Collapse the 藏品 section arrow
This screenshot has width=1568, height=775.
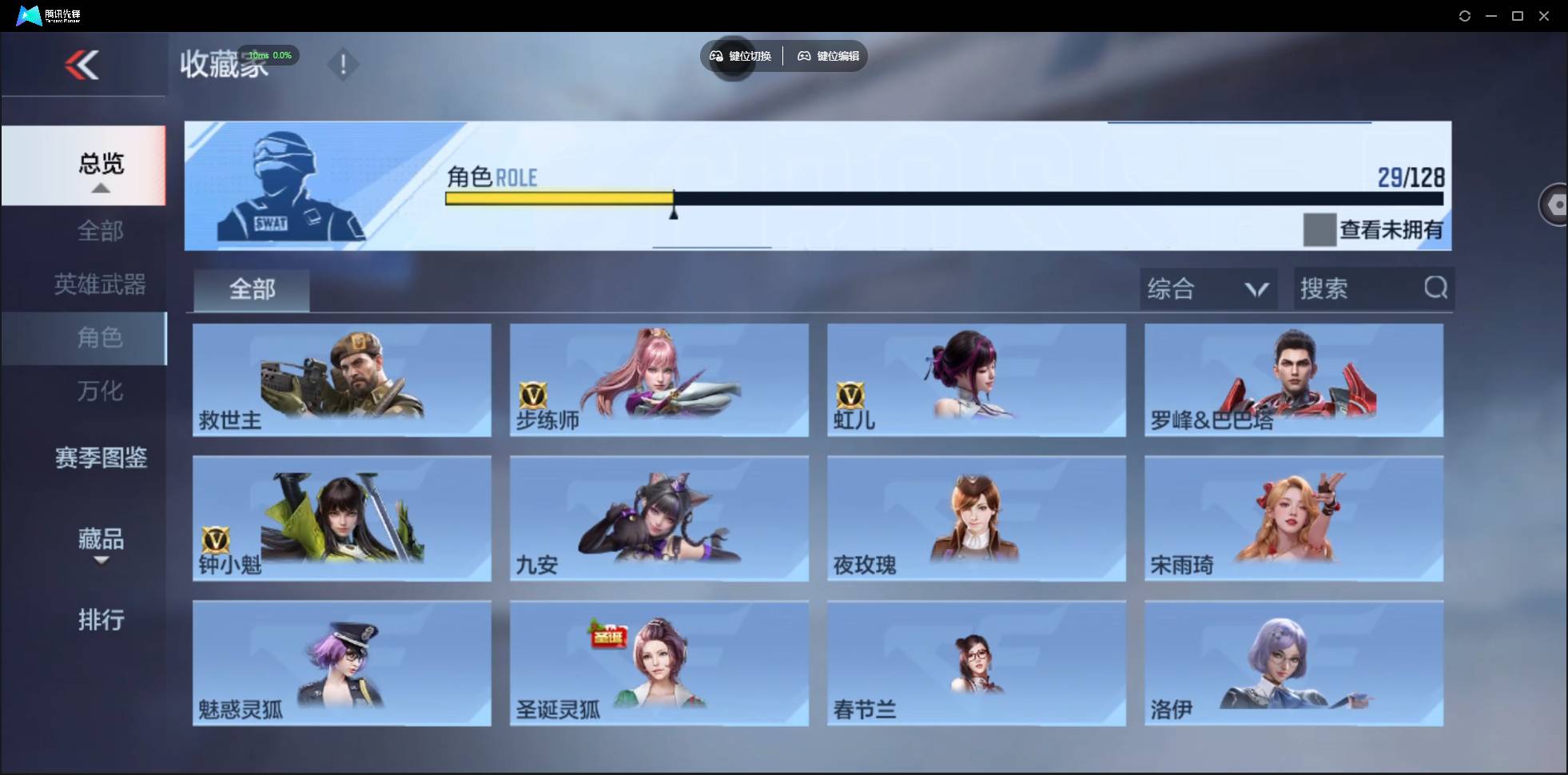click(x=100, y=560)
